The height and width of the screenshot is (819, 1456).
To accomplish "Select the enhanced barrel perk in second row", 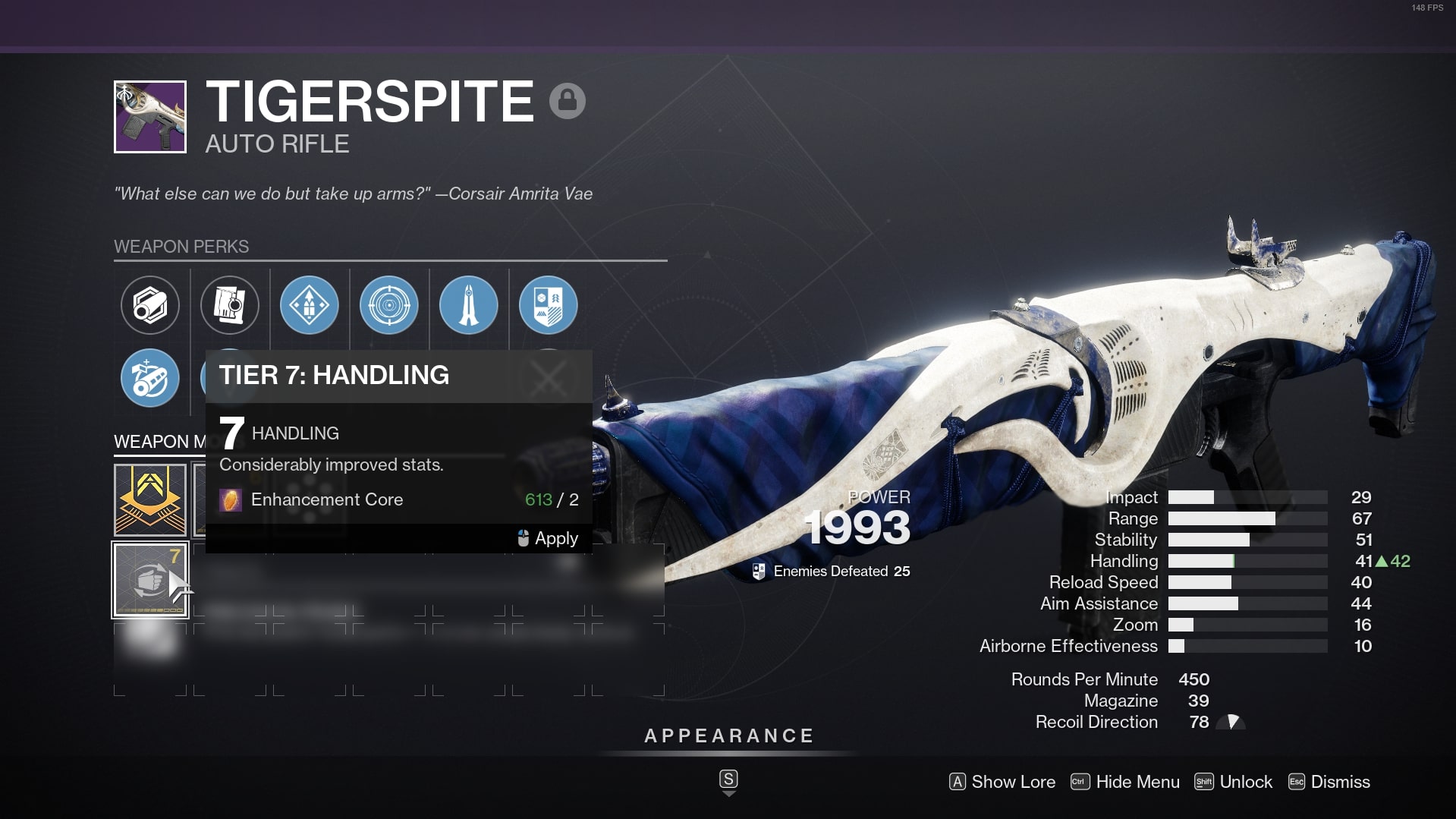I will click(x=150, y=378).
